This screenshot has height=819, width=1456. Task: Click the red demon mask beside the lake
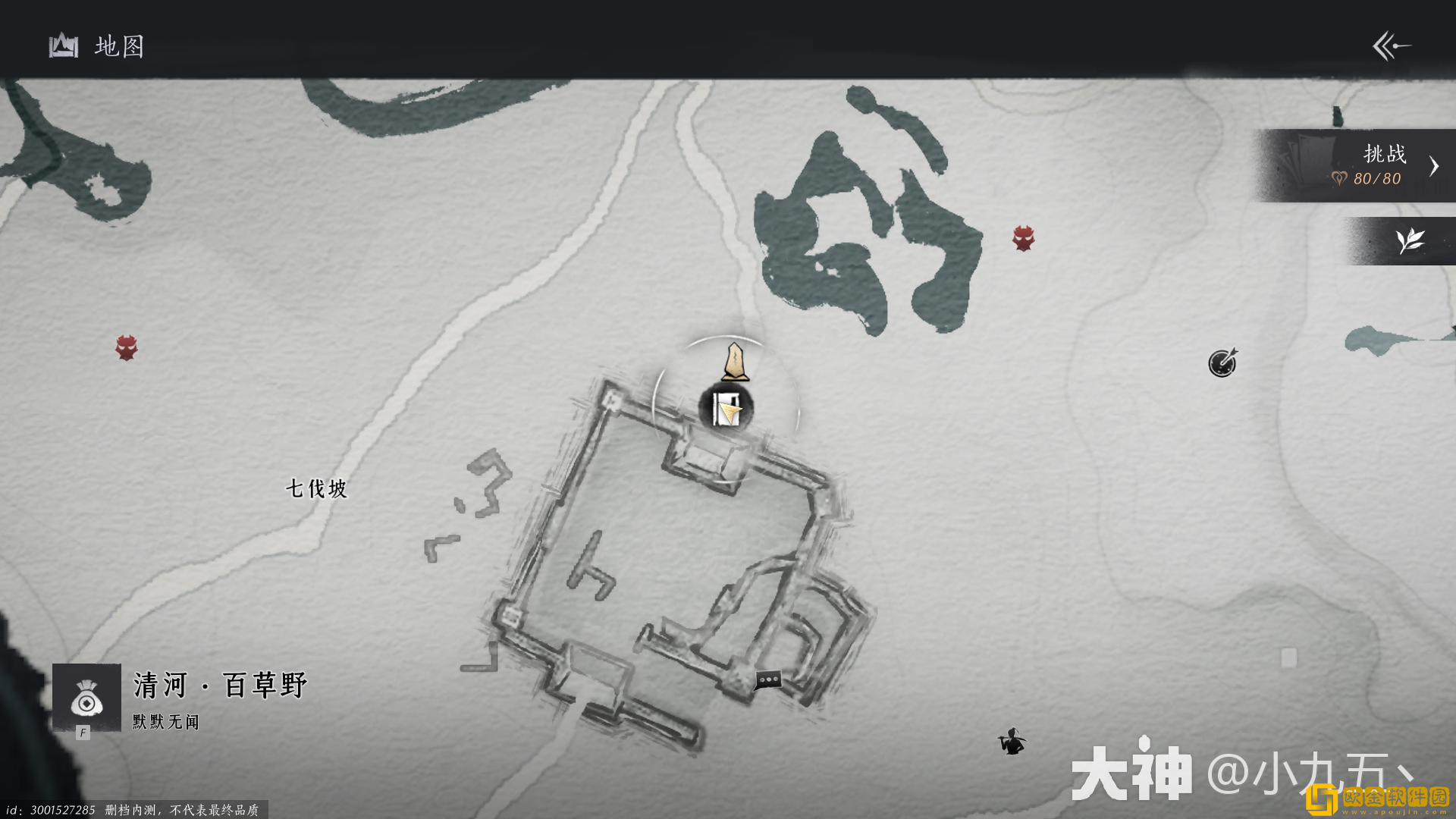point(1023,238)
